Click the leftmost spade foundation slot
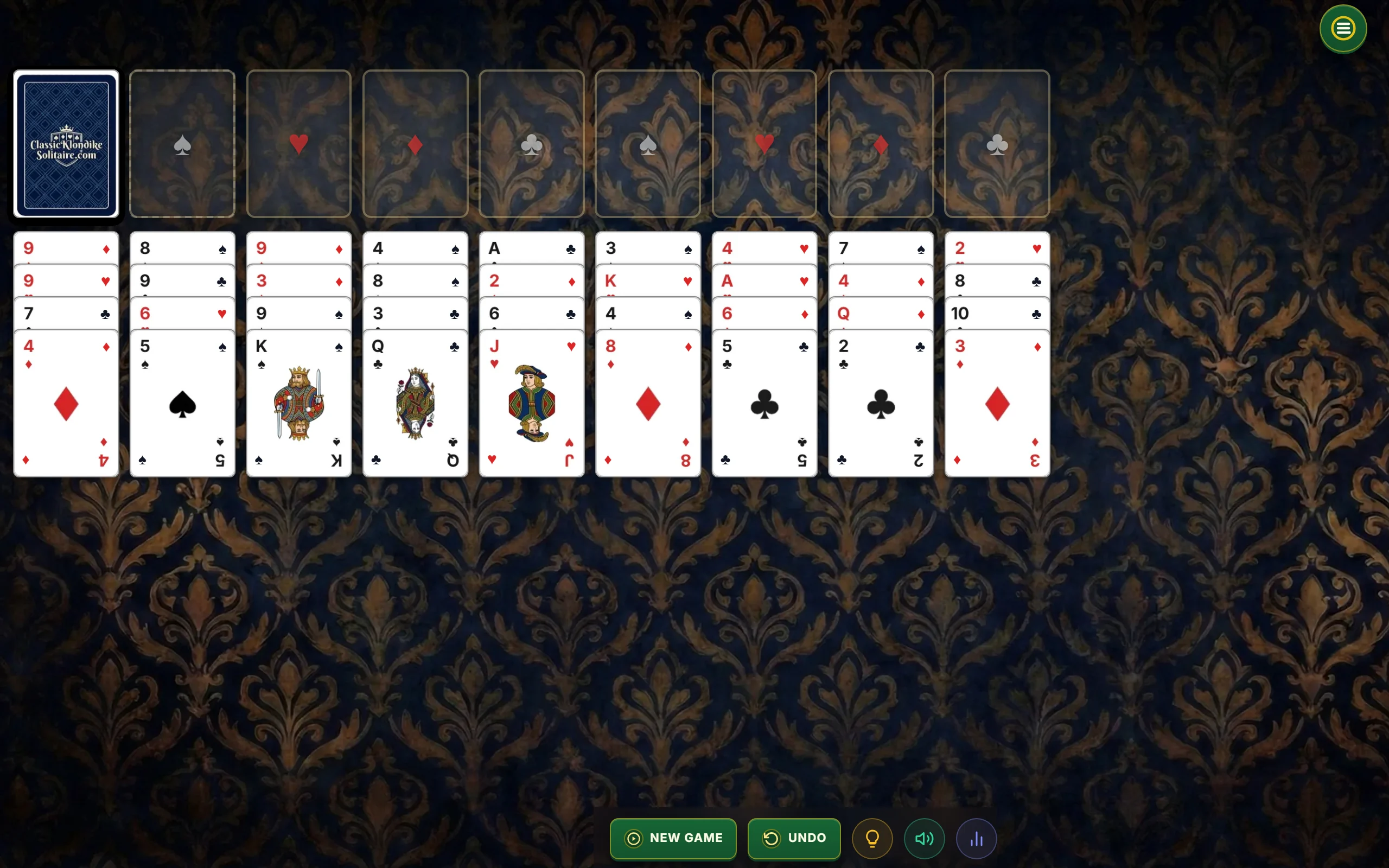Image resolution: width=1389 pixels, height=868 pixels. (x=182, y=144)
